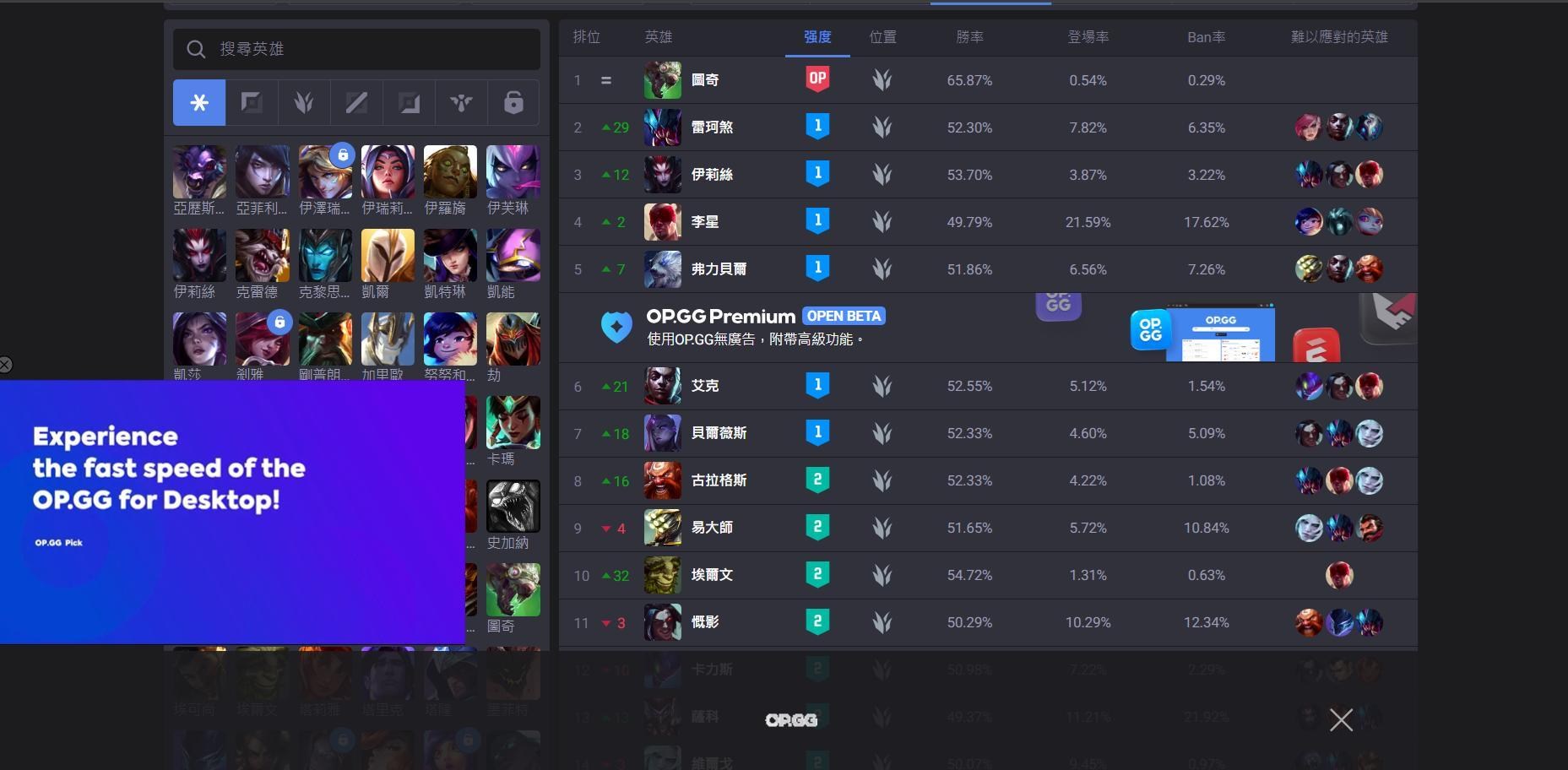Viewport: 1568px width, 770px height.
Task: Sort the table by 勝率 column
Action: pos(969,37)
